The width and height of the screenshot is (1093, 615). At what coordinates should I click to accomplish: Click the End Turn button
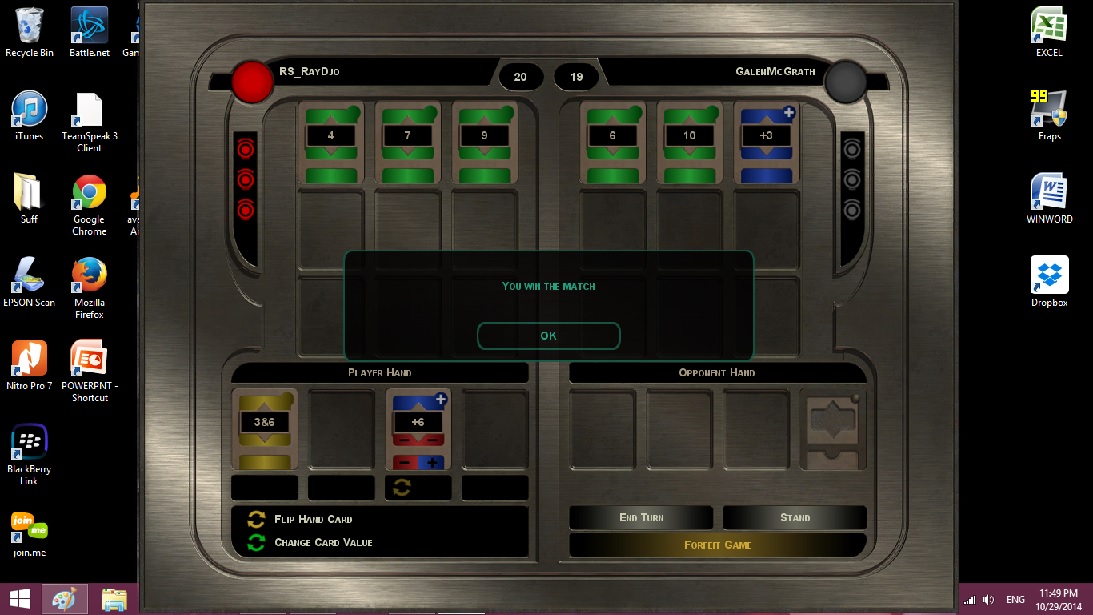click(641, 517)
